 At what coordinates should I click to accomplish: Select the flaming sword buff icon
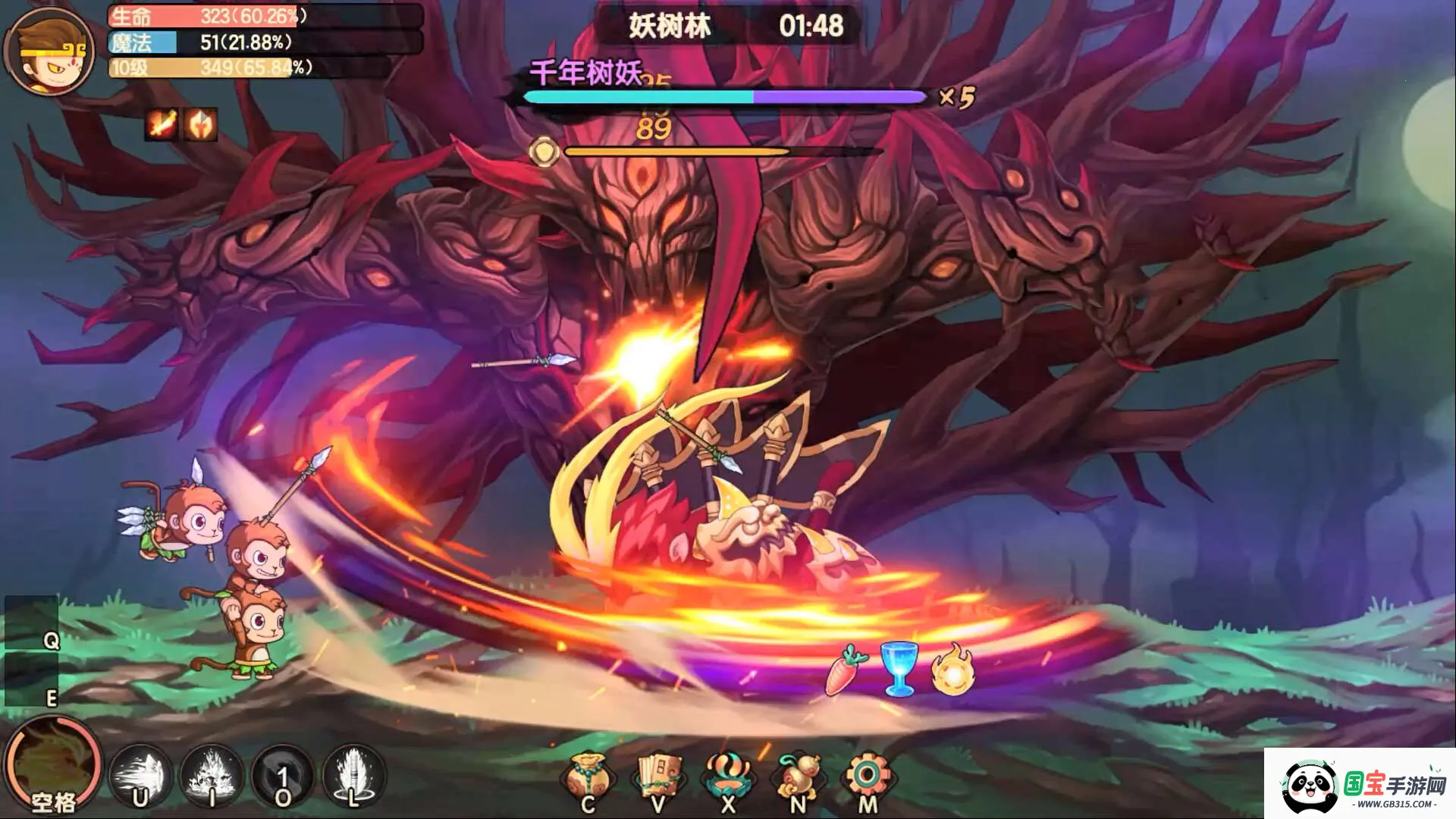pos(162,124)
